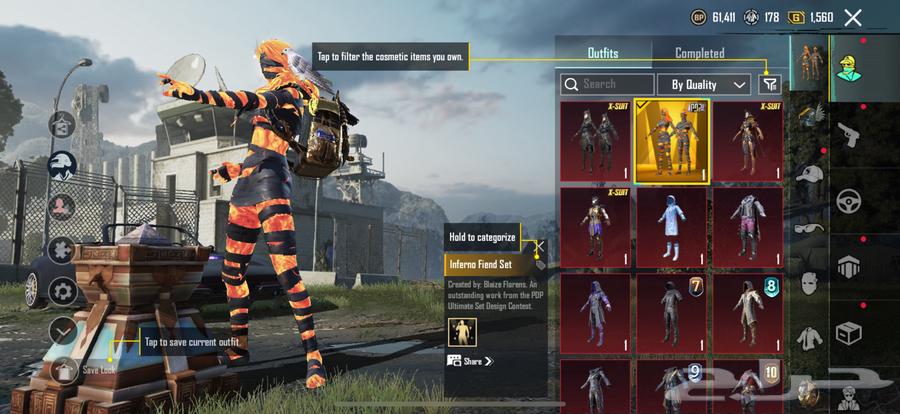Image resolution: width=900 pixels, height=414 pixels.
Task: Choose the light blue hooded outfit
Action: tap(672, 226)
